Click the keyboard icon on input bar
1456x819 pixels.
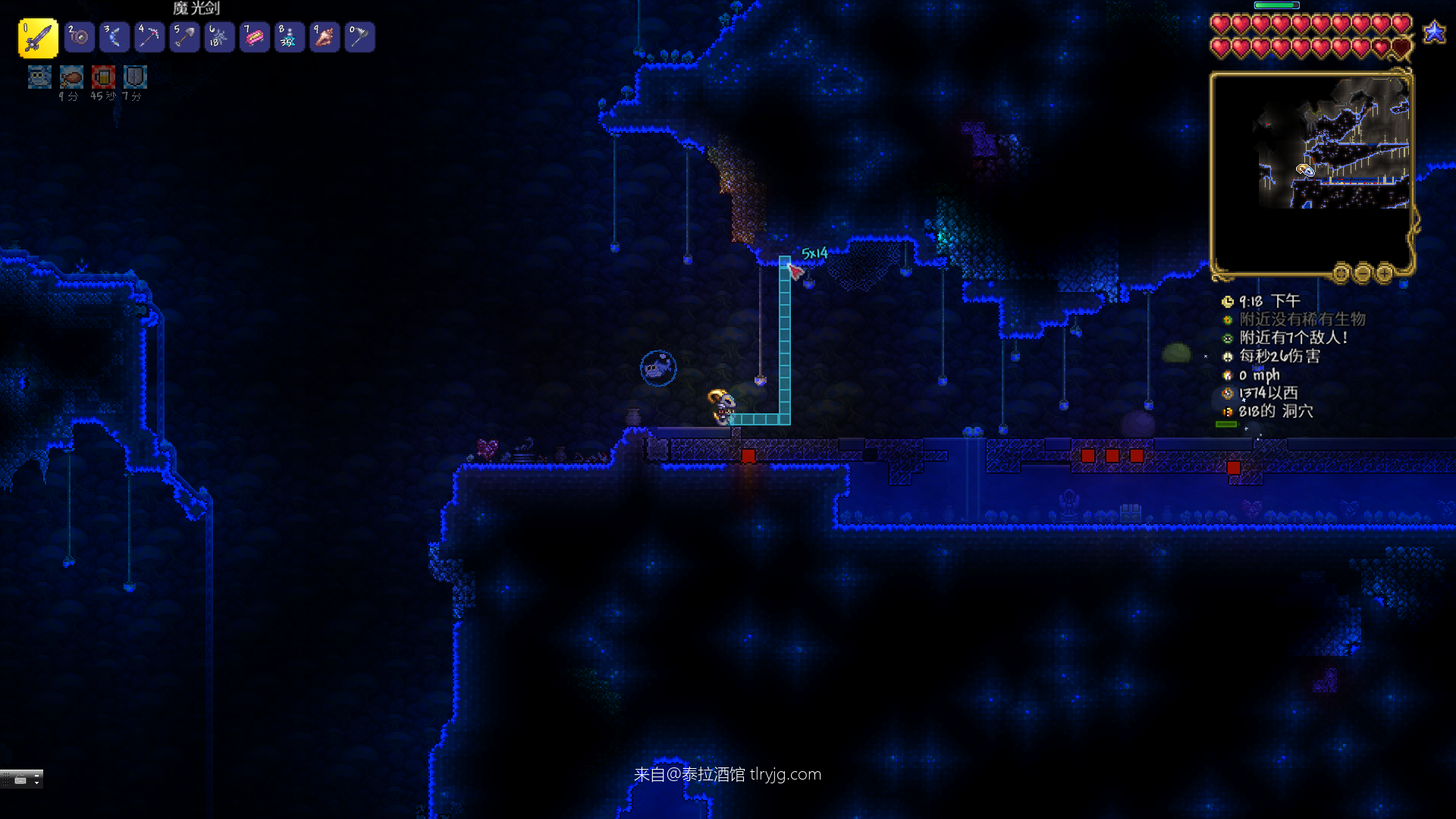(x=20, y=780)
